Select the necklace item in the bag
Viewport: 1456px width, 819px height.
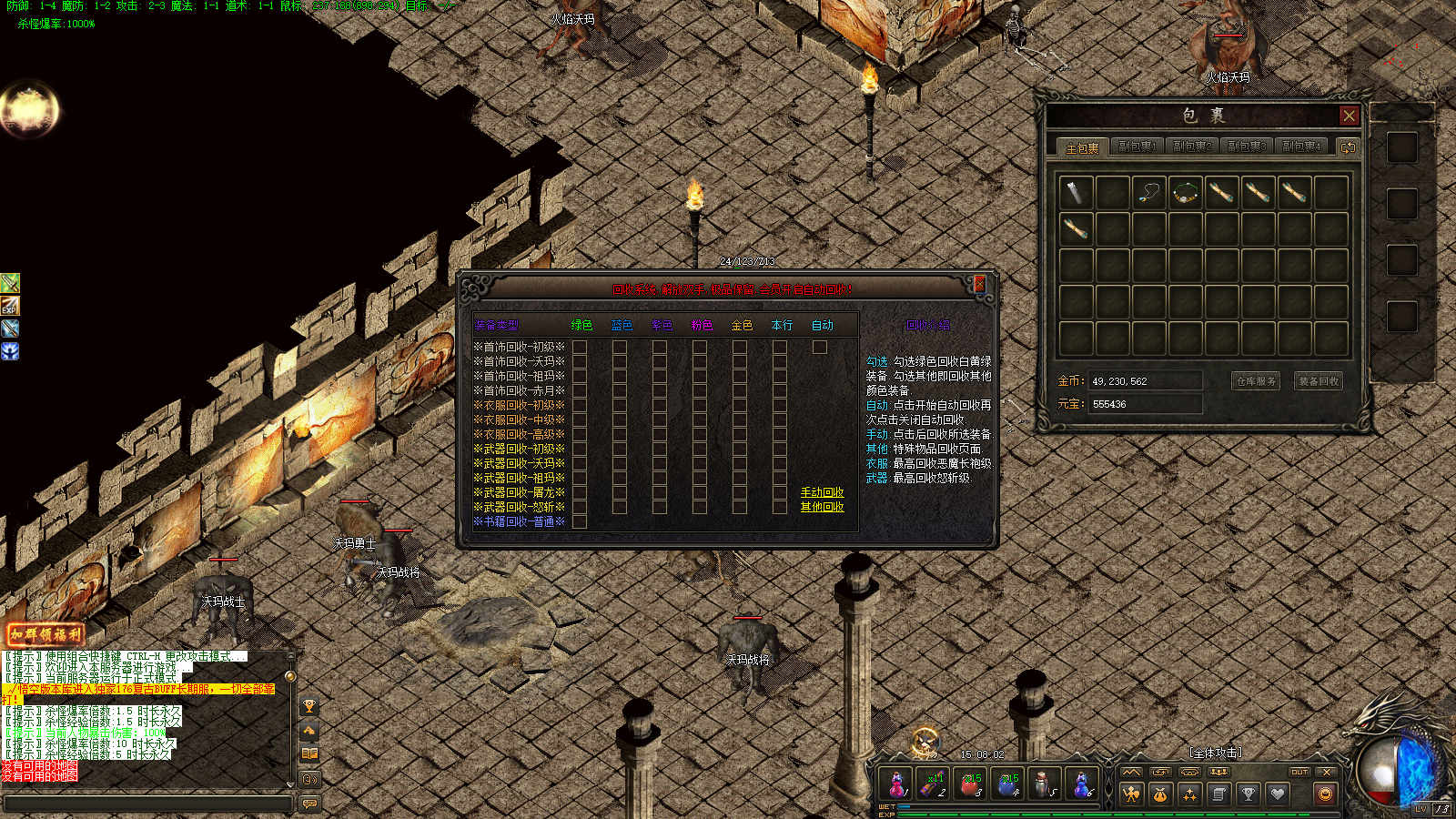pyautogui.click(x=1148, y=193)
